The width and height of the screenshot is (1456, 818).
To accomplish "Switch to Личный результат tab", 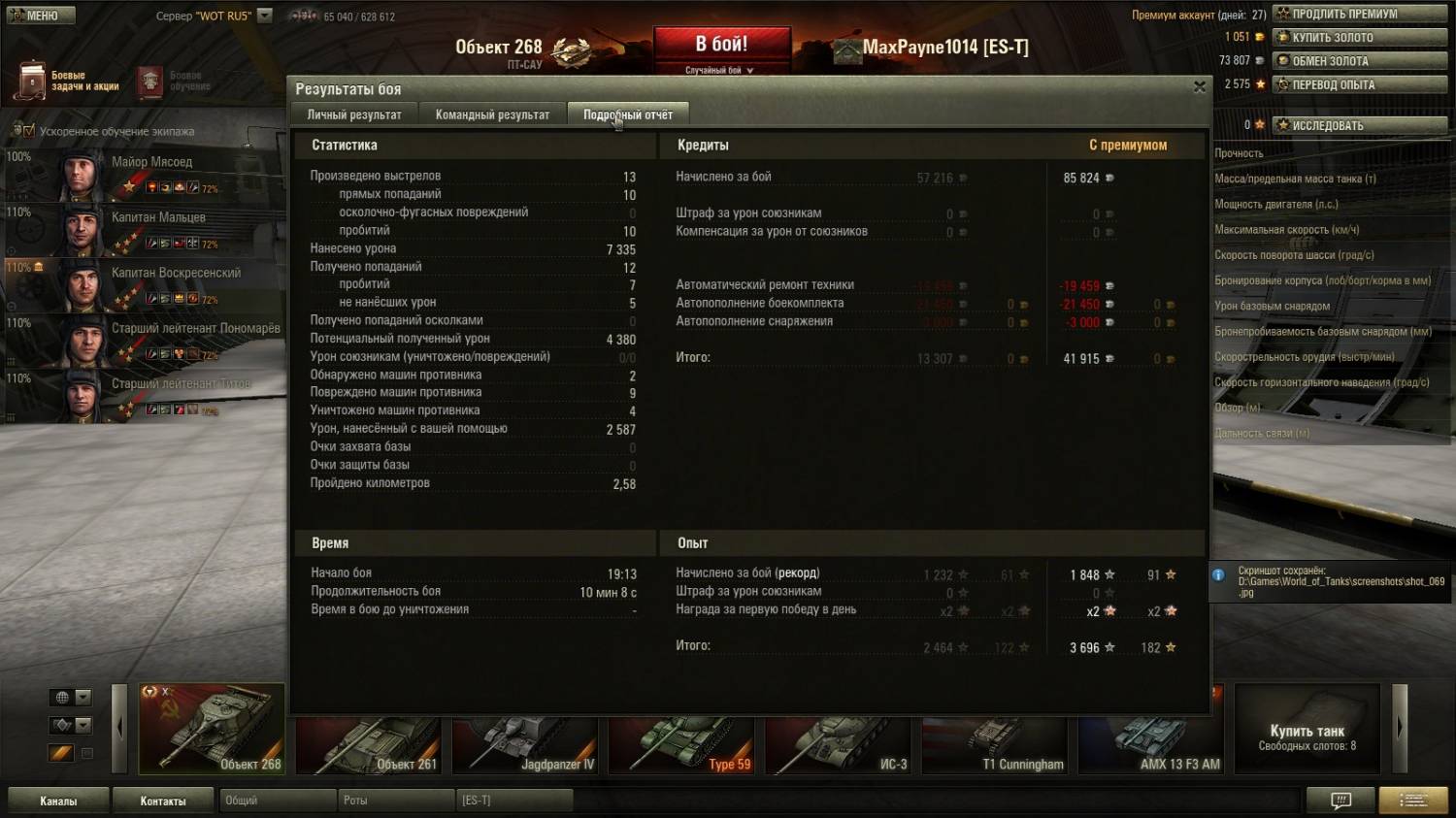I will (354, 115).
